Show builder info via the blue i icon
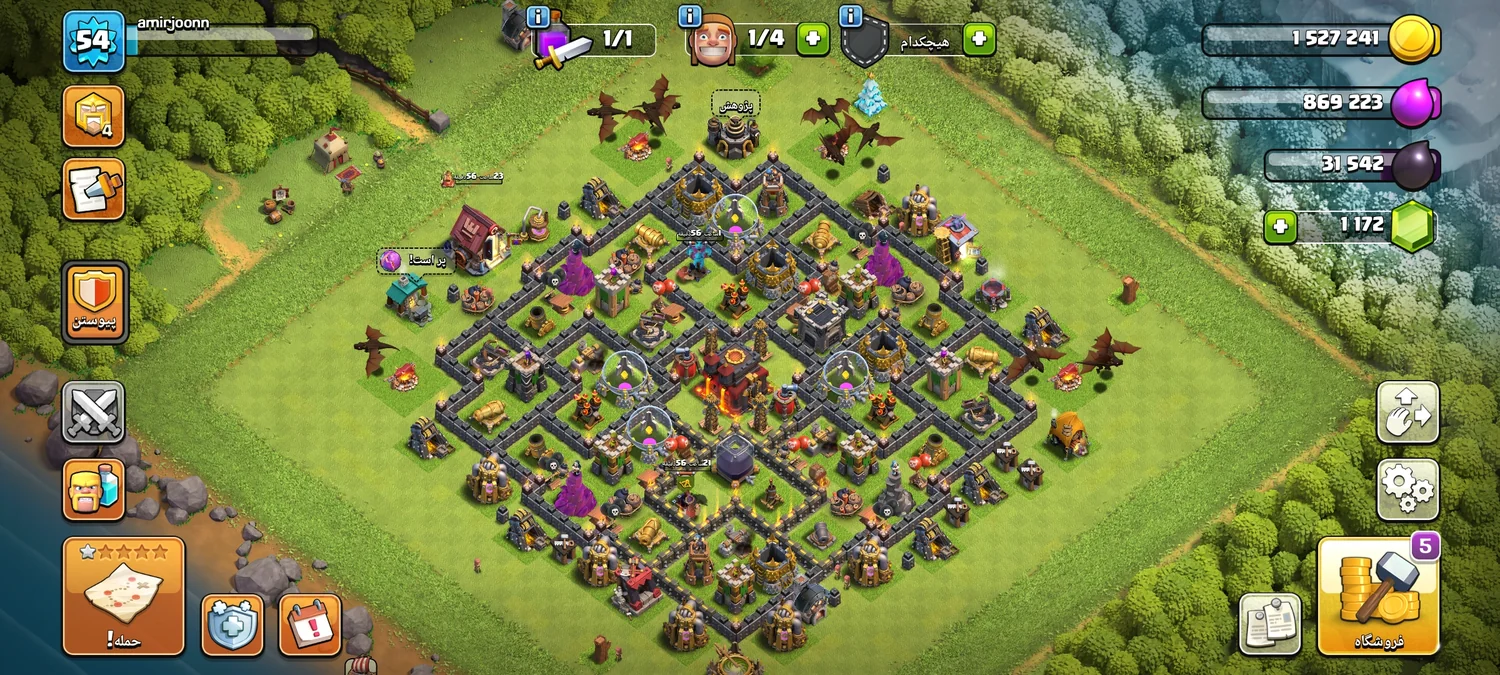 (x=690, y=16)
